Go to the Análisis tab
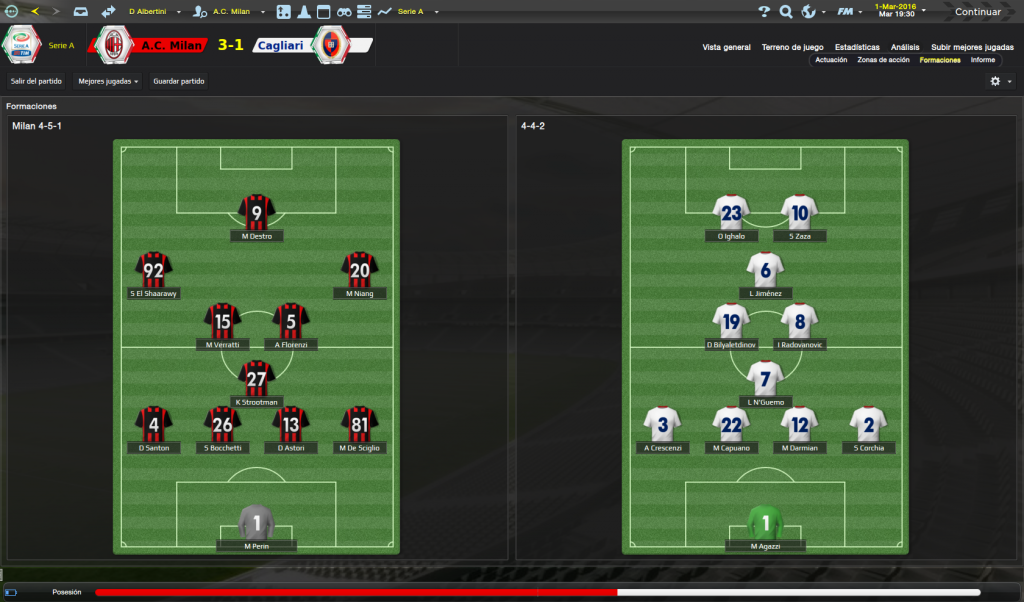The width and height of the screenshot is (1024, 602). pyautogui.click(x=905, y=47)
